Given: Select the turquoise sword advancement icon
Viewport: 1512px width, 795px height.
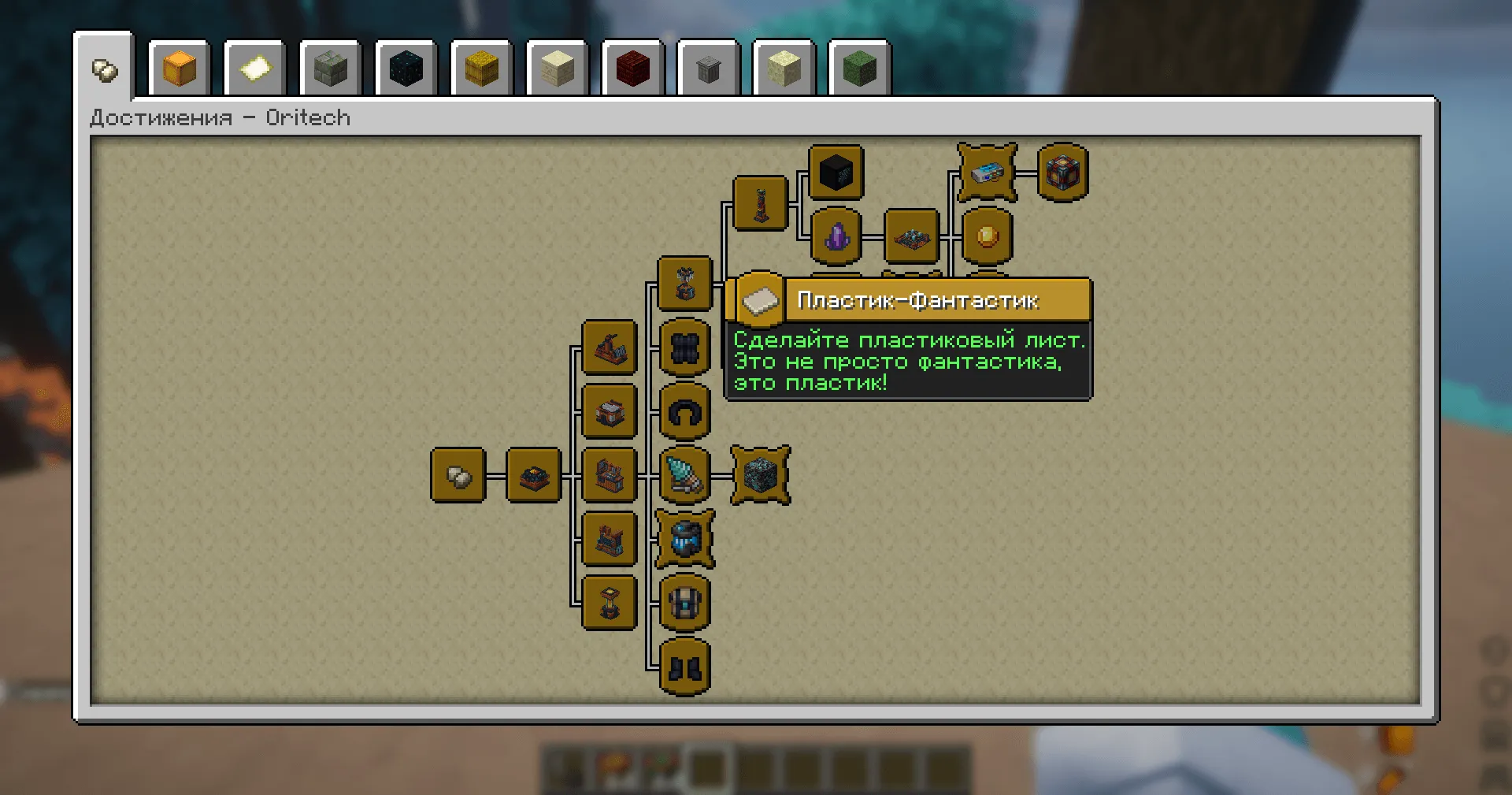Looking at the screenshot, I should coord(685,474).
